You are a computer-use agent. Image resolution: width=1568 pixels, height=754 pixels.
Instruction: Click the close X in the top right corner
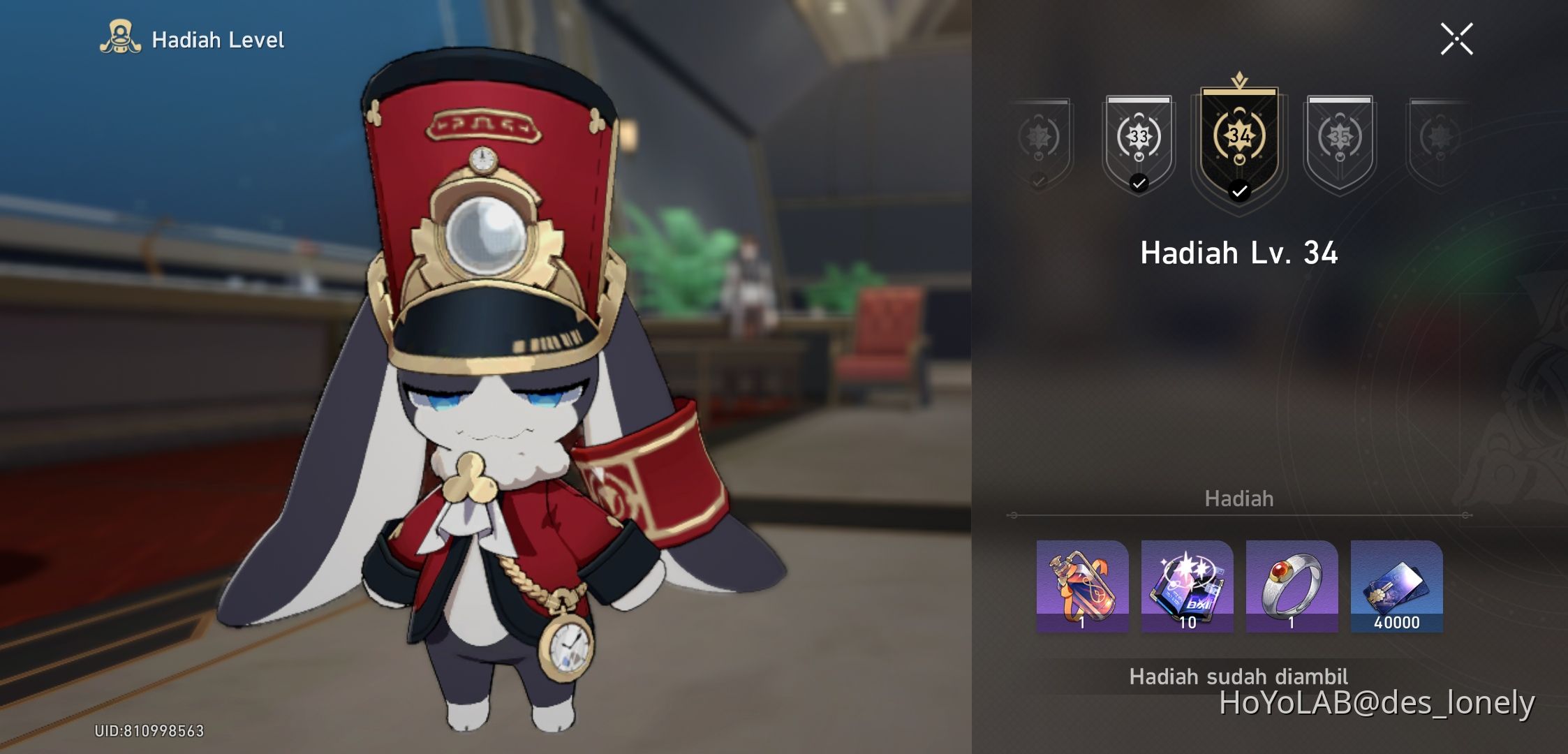coord(1458,38)
